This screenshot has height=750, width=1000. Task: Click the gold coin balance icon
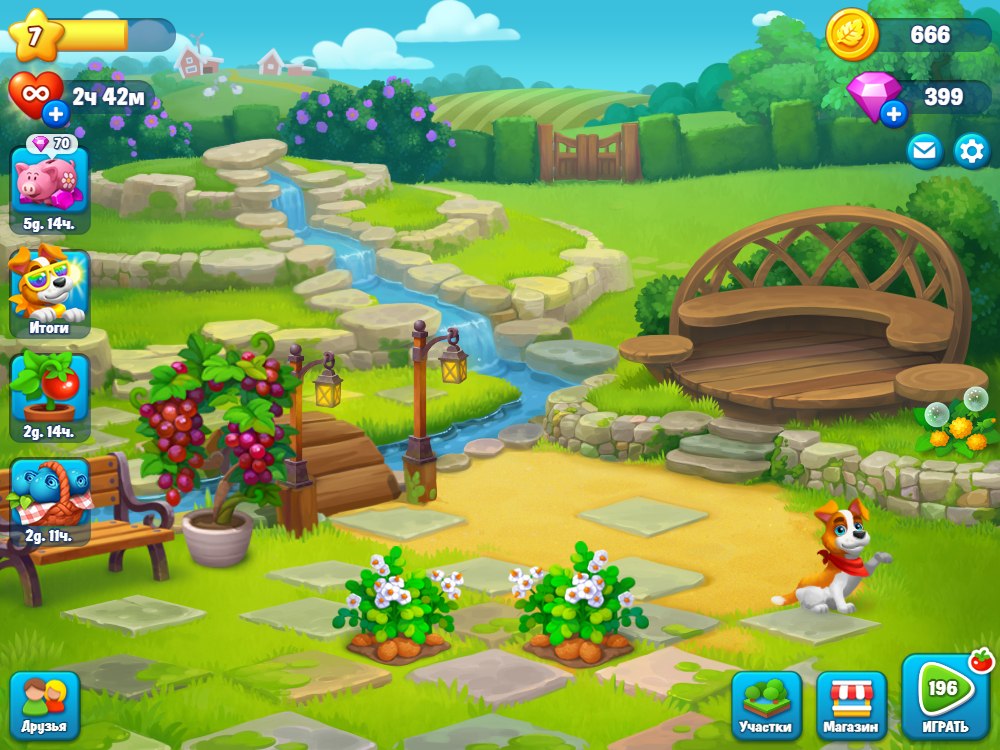[x=852, y=35]
